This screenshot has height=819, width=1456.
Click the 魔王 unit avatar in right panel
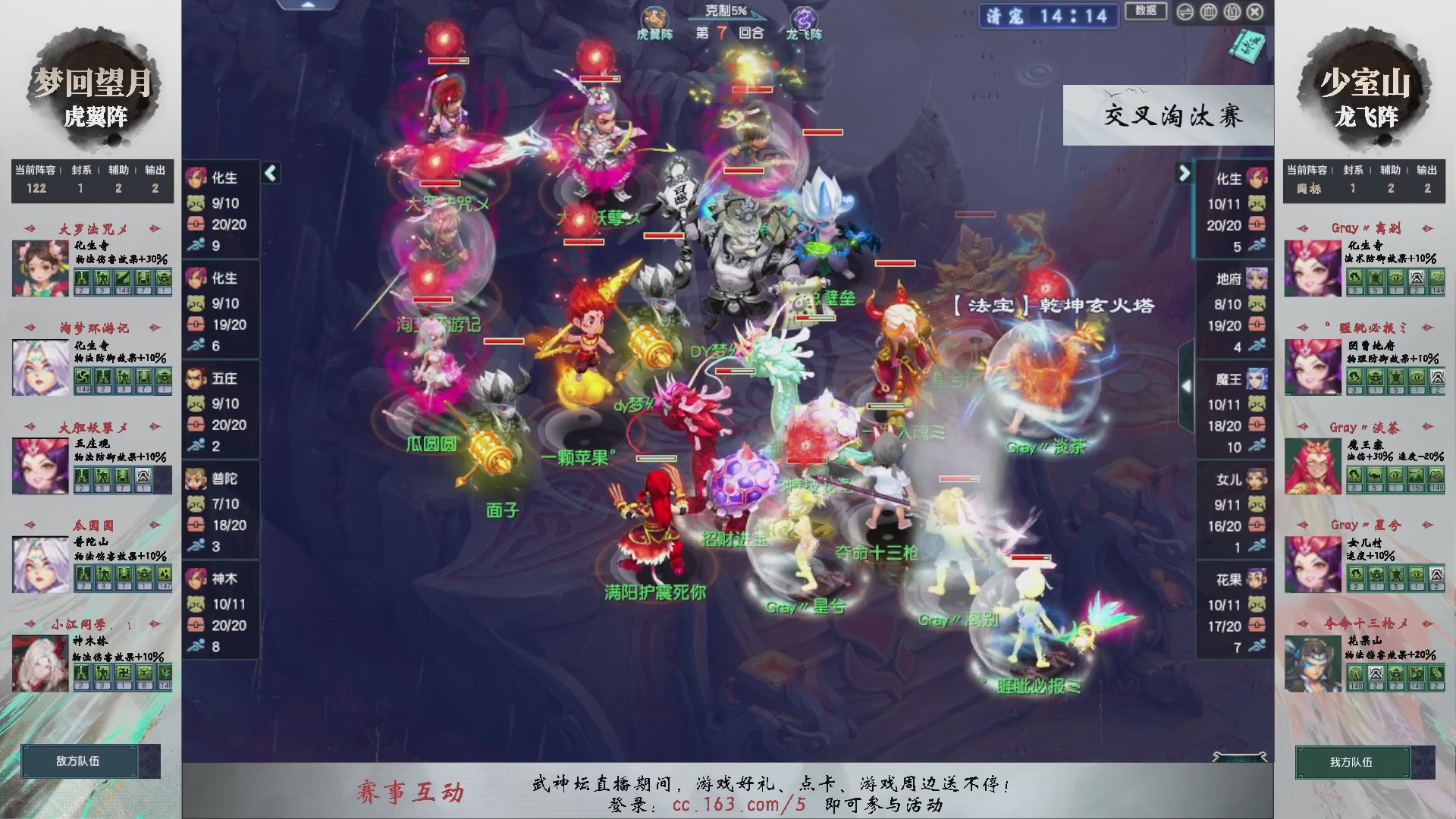pos(1255,379)
